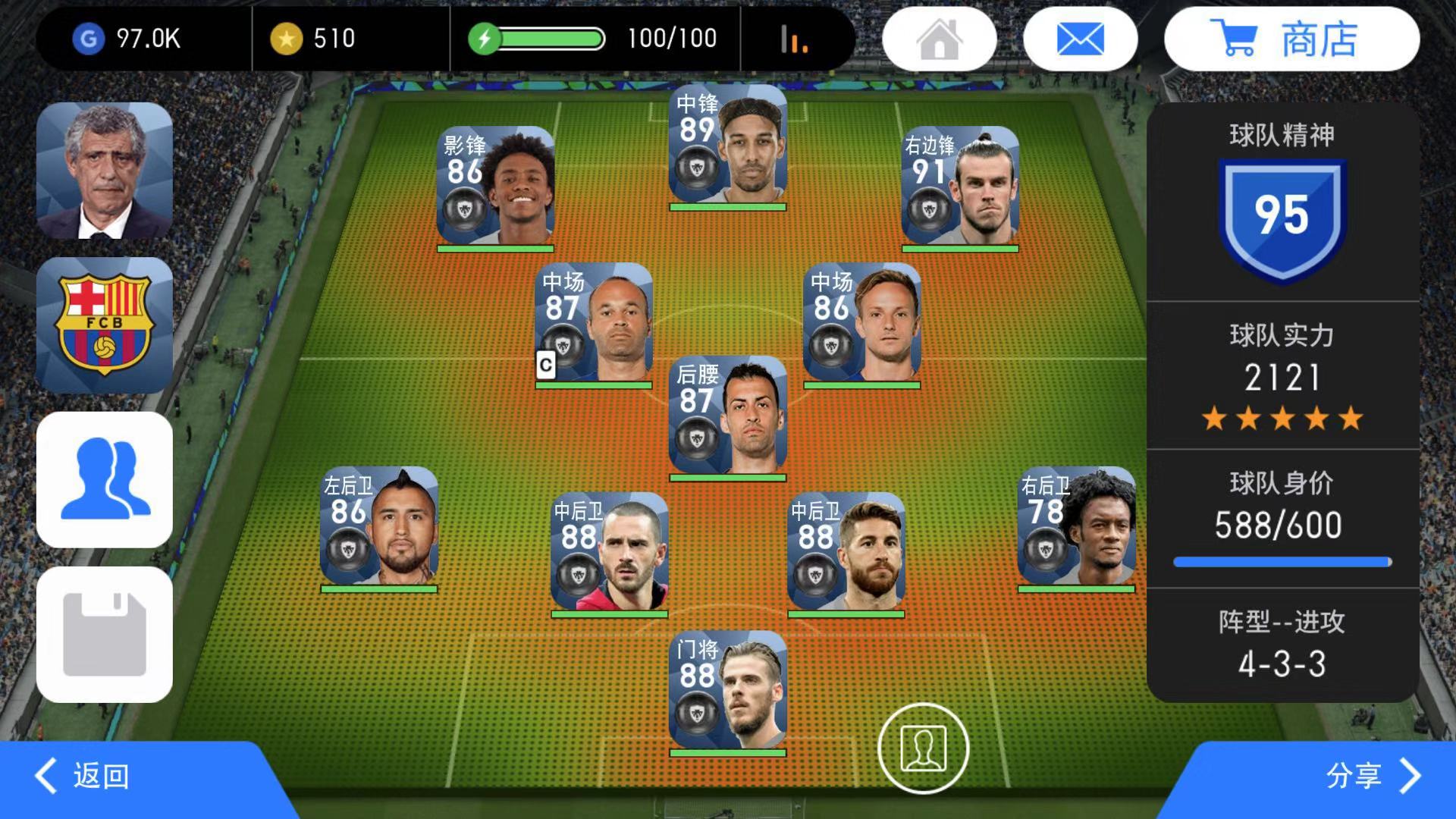Go to the home screen
Image resolution: width=1456 pixels, height=819 pixels.
[939, 39]
